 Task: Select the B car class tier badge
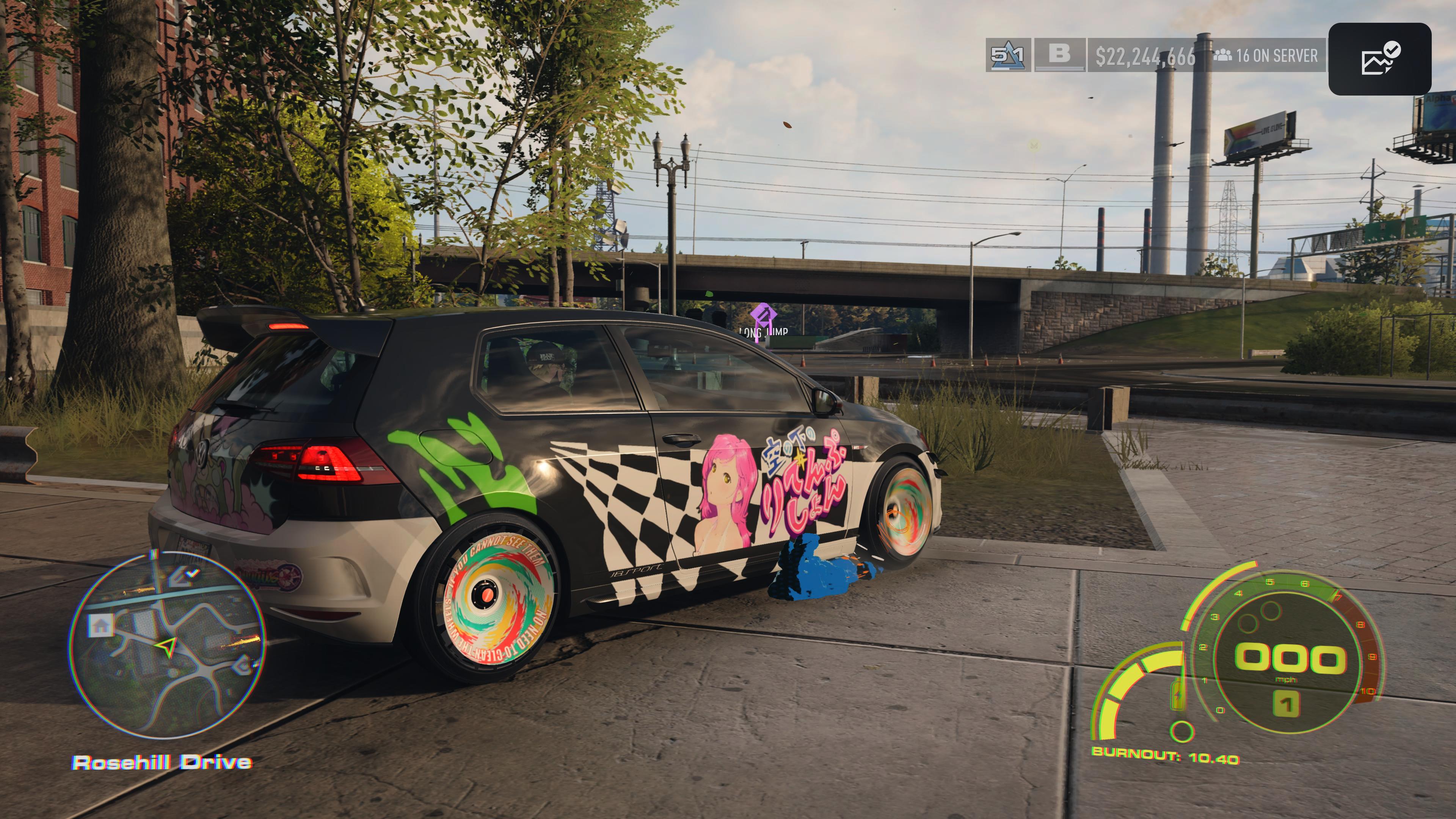(x=1059, y=55)
